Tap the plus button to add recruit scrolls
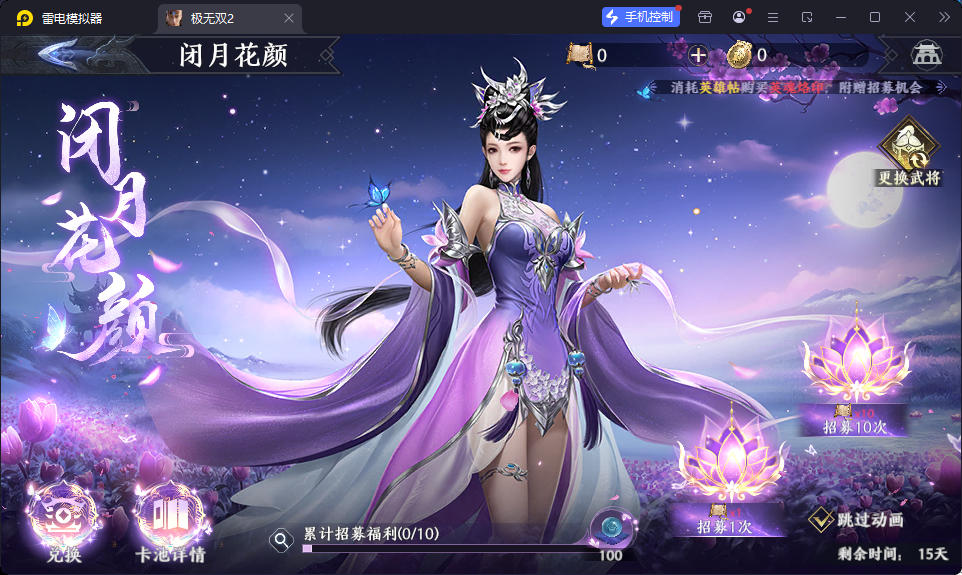The width and height of the screenshot is (962, 575). [x=698, y=55]
